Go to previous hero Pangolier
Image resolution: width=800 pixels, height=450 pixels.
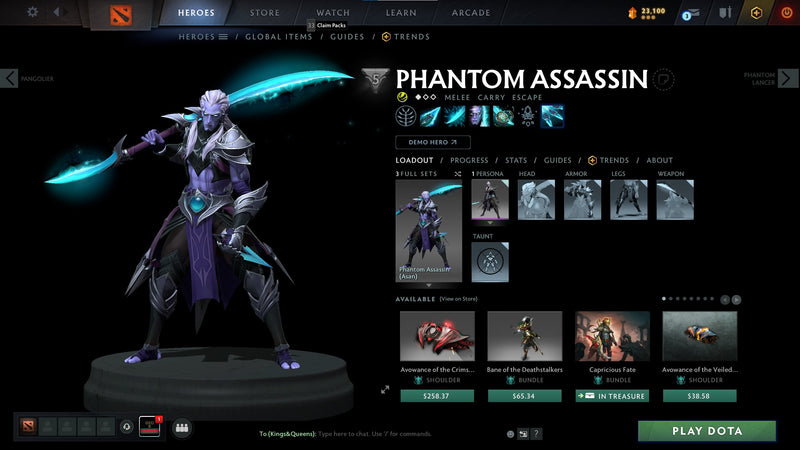[x=10, y=78]
